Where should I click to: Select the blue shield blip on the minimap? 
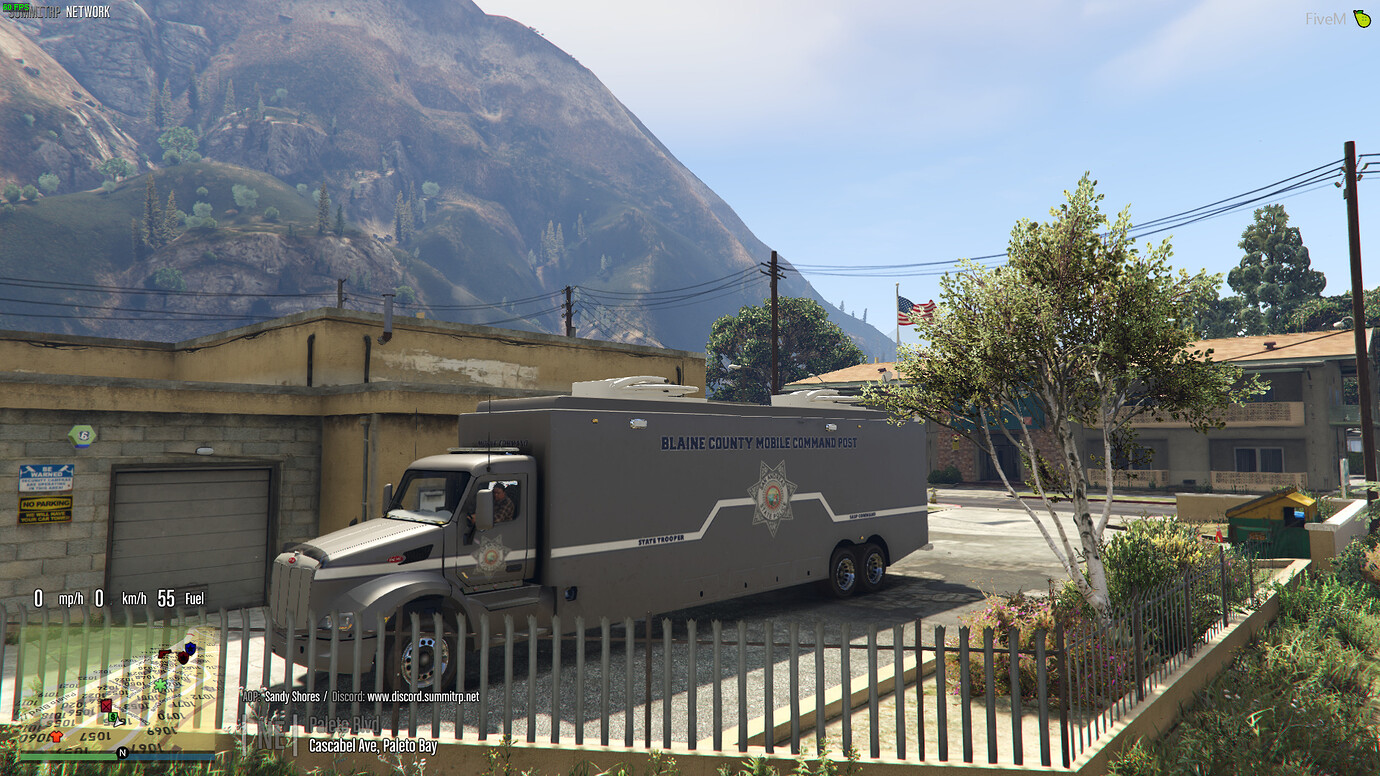point(190,648)
